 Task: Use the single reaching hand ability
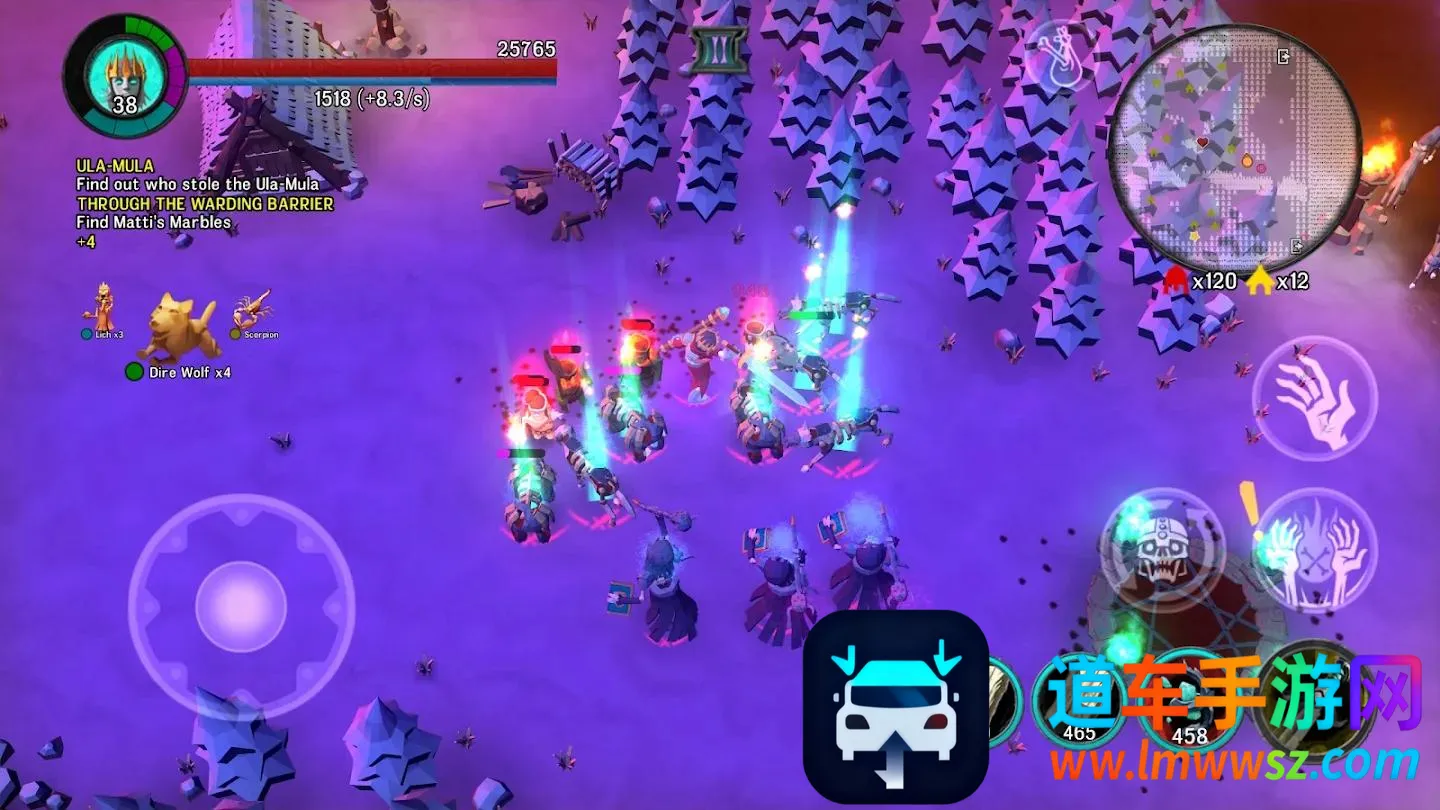pos(1314,398)
